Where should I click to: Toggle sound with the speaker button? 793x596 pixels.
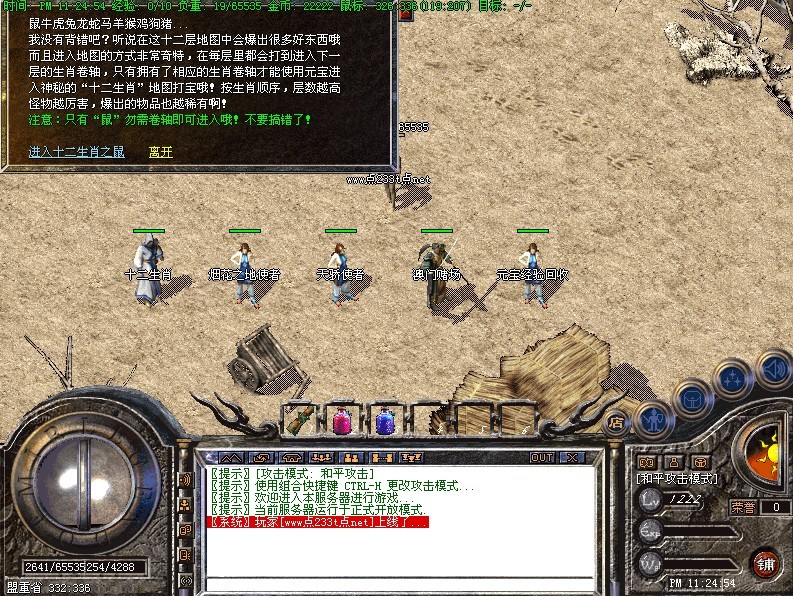(x=773, y=367)
